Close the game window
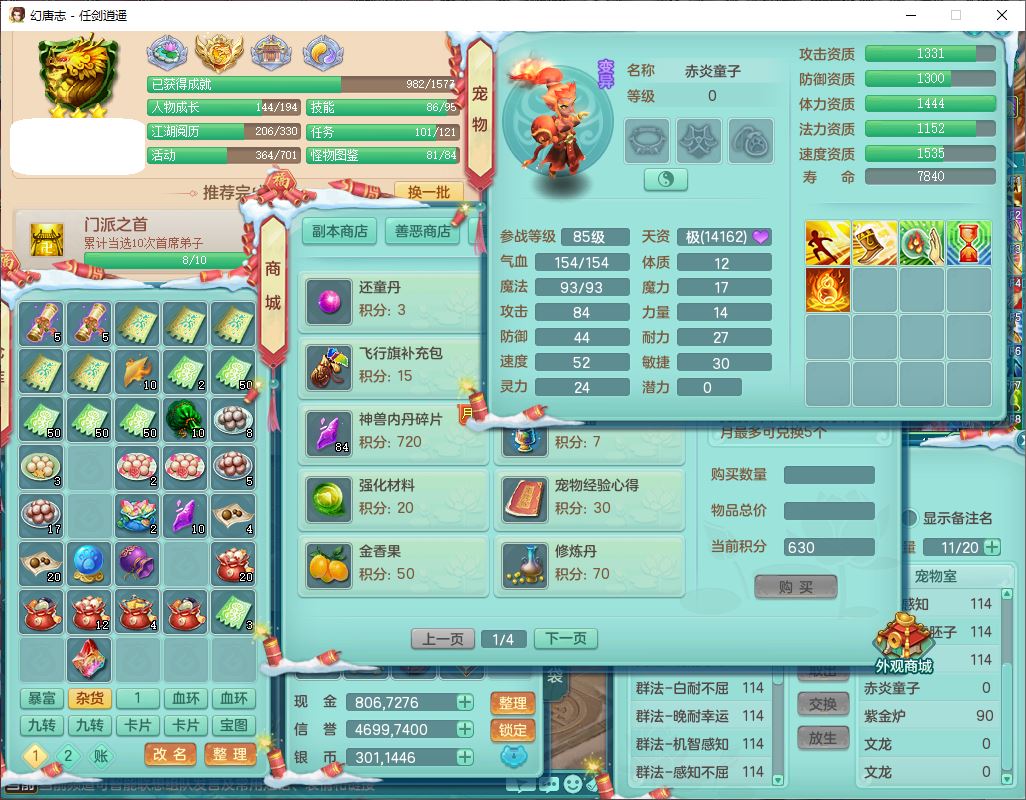This screenshot has width=1026, height=800. 1002,15
